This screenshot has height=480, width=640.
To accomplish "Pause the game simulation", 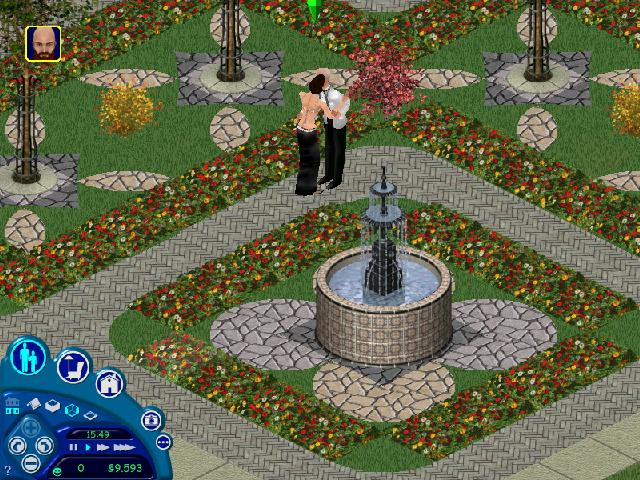I will coord(73,448).
